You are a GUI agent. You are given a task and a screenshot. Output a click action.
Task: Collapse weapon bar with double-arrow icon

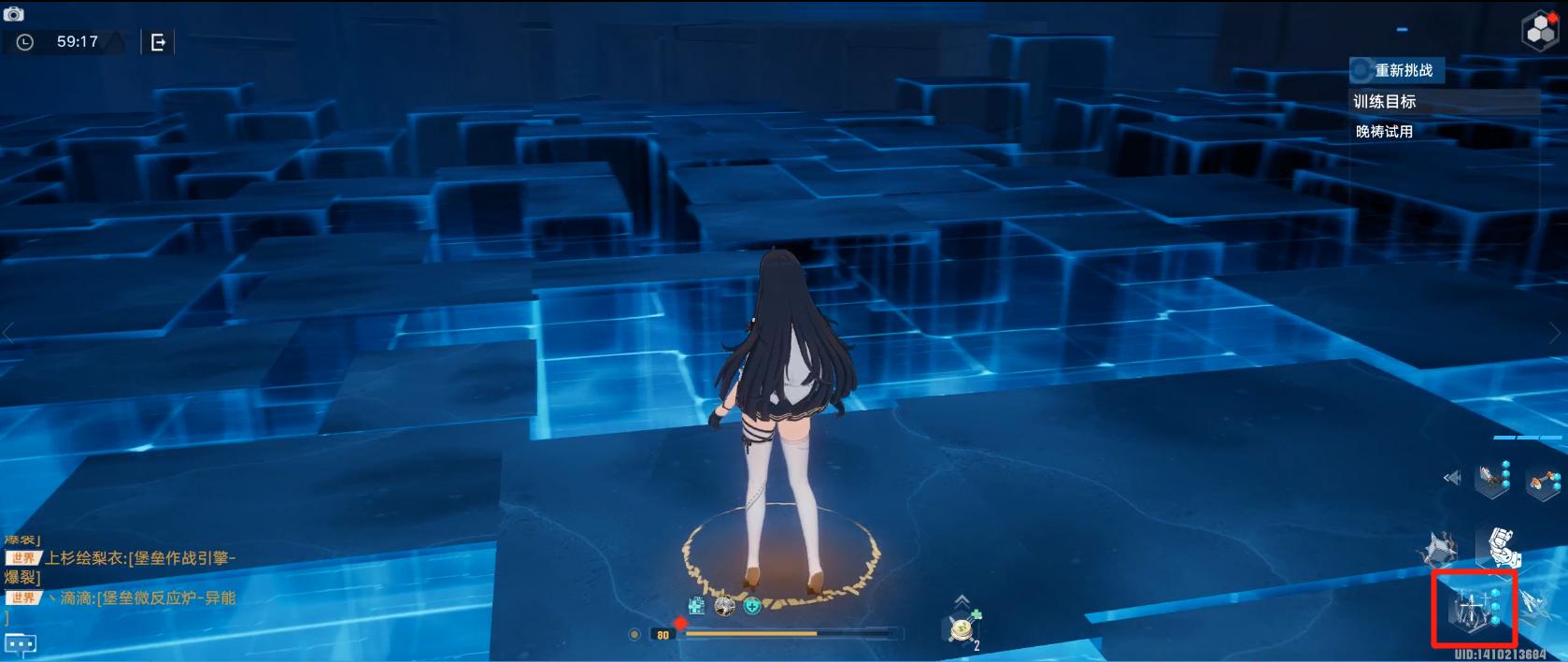(x=1451, y=478)
